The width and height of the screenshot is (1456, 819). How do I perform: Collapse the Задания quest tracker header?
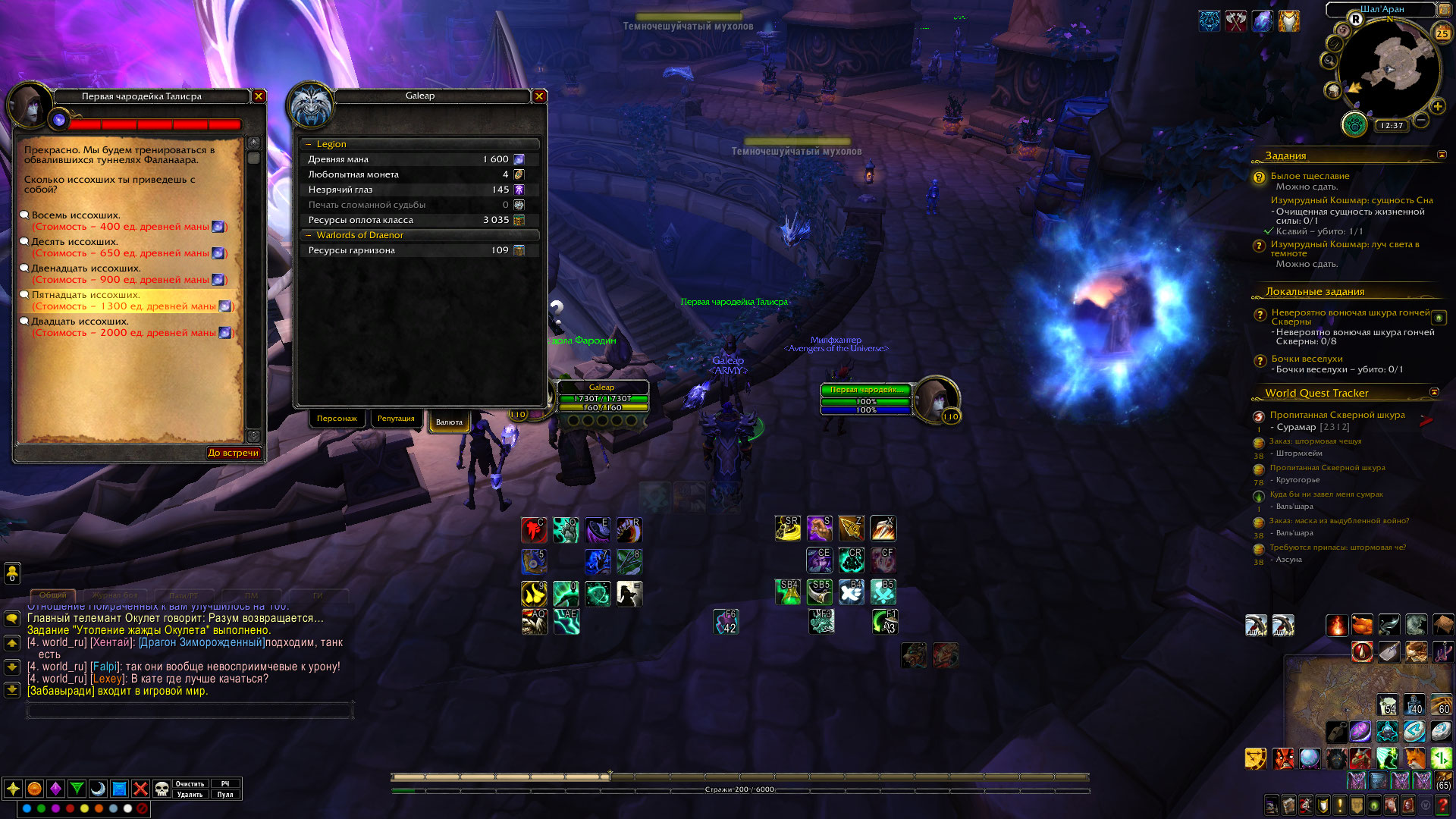(x=1442, y=155)
